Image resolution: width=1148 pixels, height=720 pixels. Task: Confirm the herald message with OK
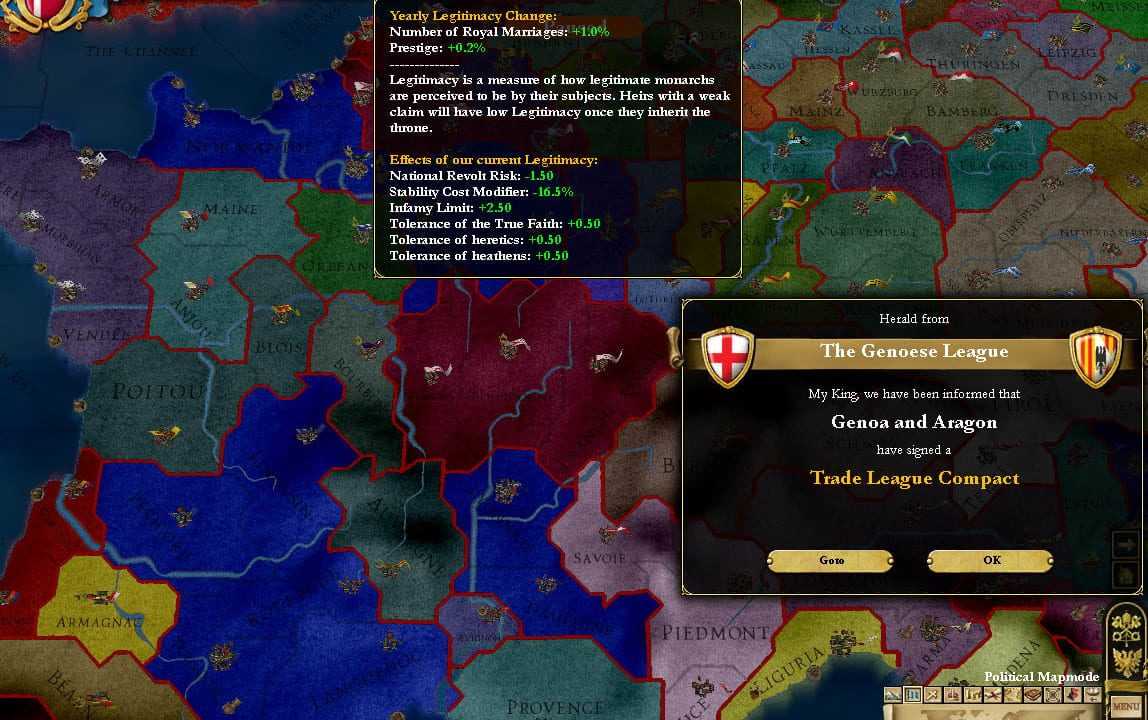tap(990, 561)
